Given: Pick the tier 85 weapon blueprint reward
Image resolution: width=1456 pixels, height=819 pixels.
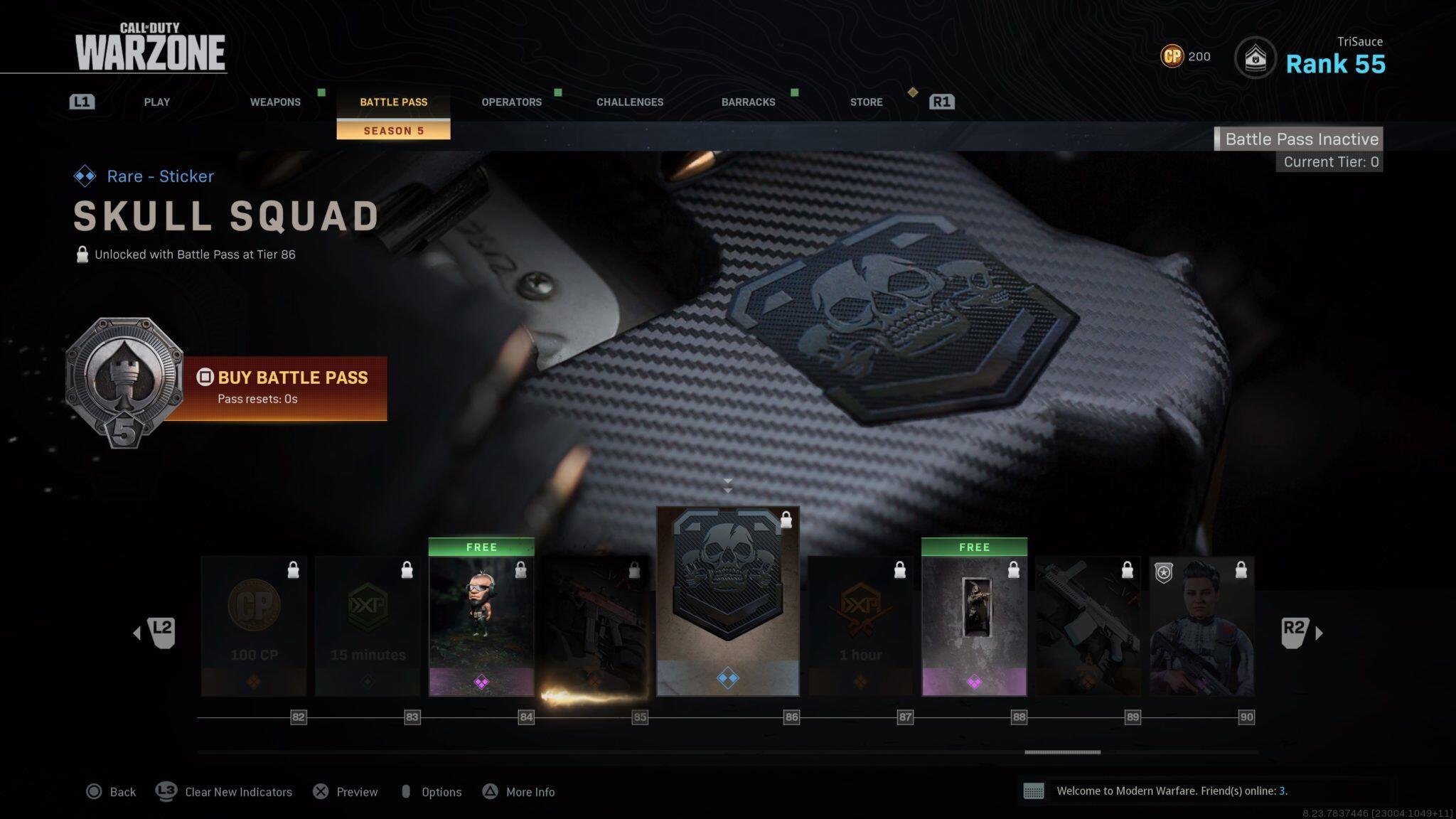Looking at the screenshot, I should pyautogui.click(x=595, y=626).
